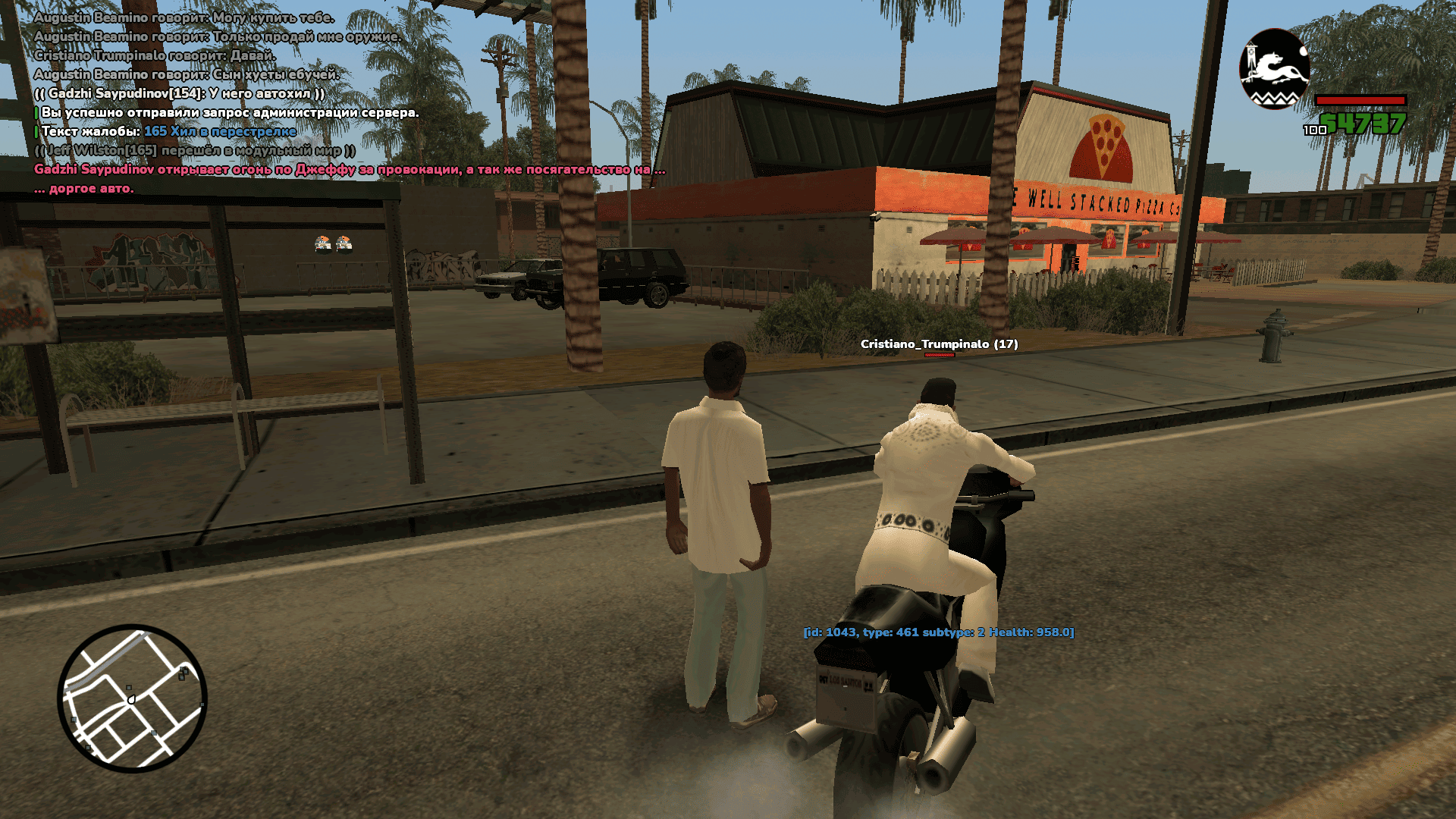Click the Cristiano_Trumpinalo player name tag
Image resolution: width=1456 pixels, height=819 pixels.
click(x=939, y=344)
